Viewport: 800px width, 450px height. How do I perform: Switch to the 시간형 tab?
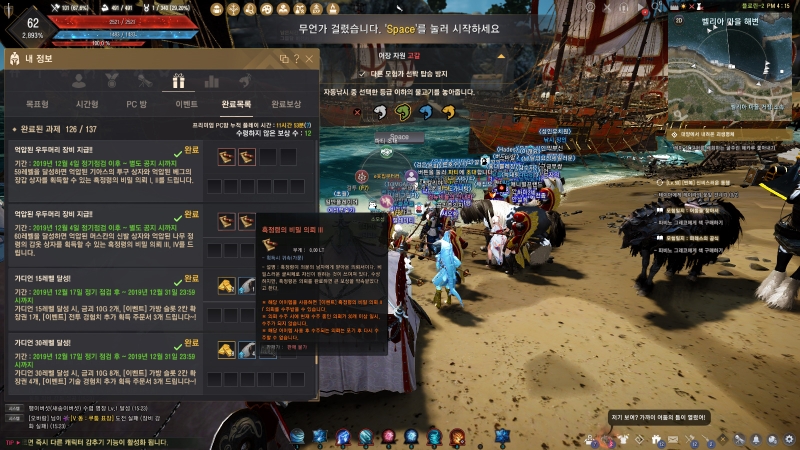pos(87,104)
